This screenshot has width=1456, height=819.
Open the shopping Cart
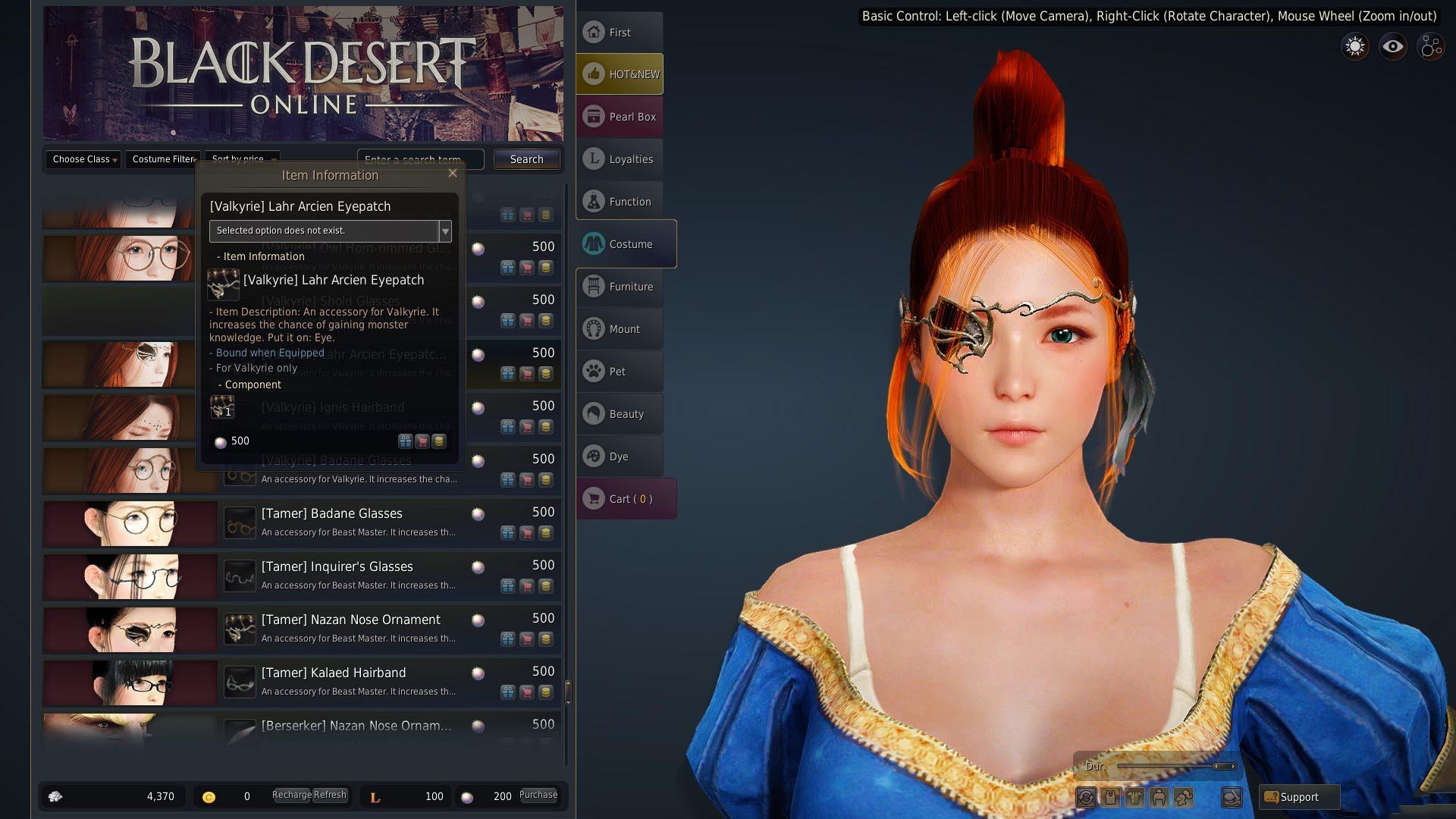[x=625, y=499]
